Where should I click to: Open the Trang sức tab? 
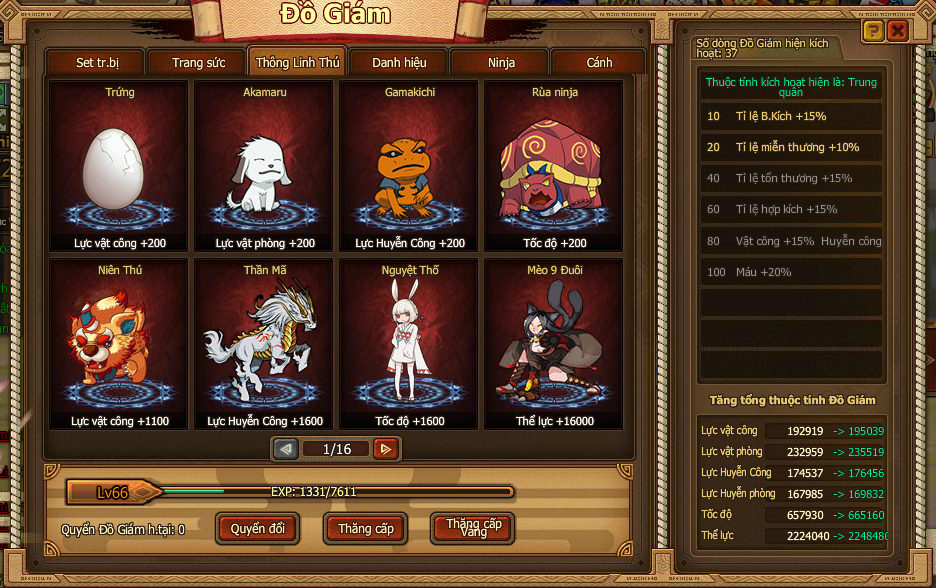[x=198, y=62]
